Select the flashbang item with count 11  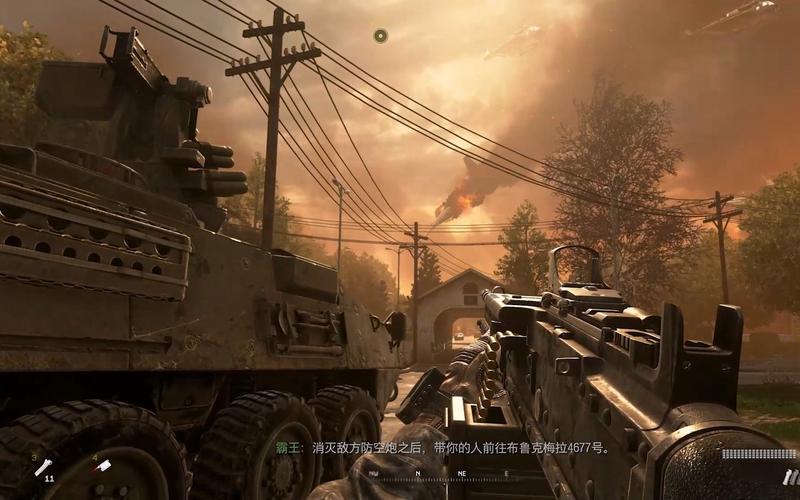[x=43, y=468]
